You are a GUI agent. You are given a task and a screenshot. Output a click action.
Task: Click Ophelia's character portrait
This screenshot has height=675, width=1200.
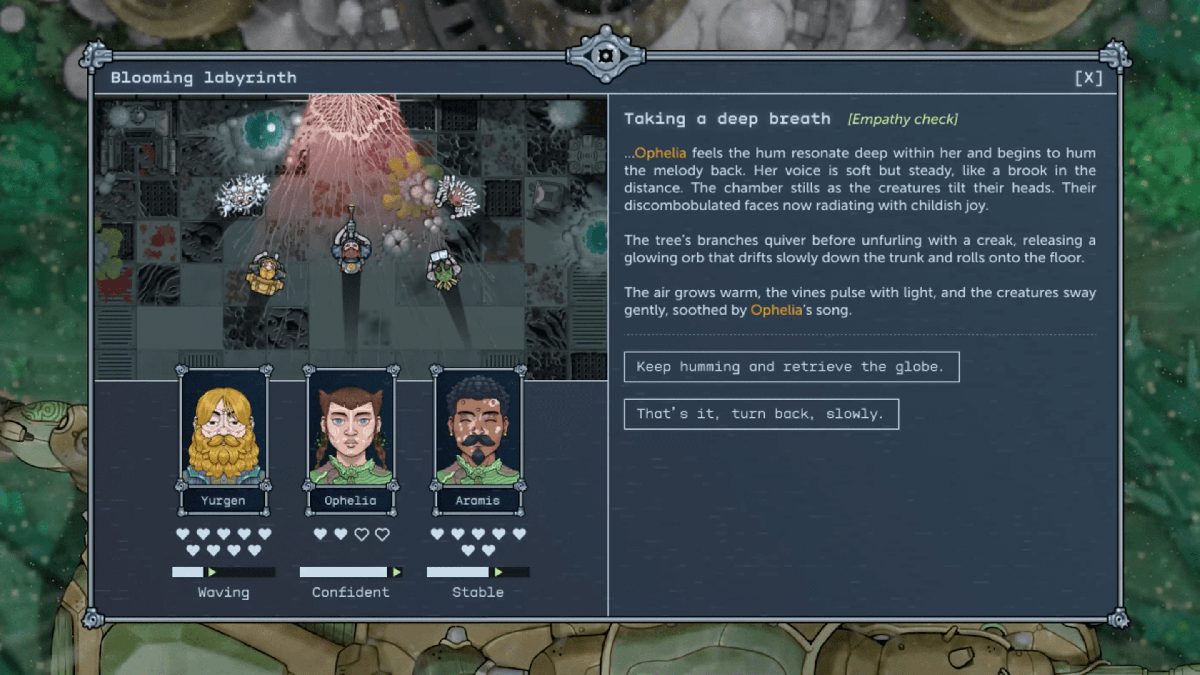tap(350, 428)
